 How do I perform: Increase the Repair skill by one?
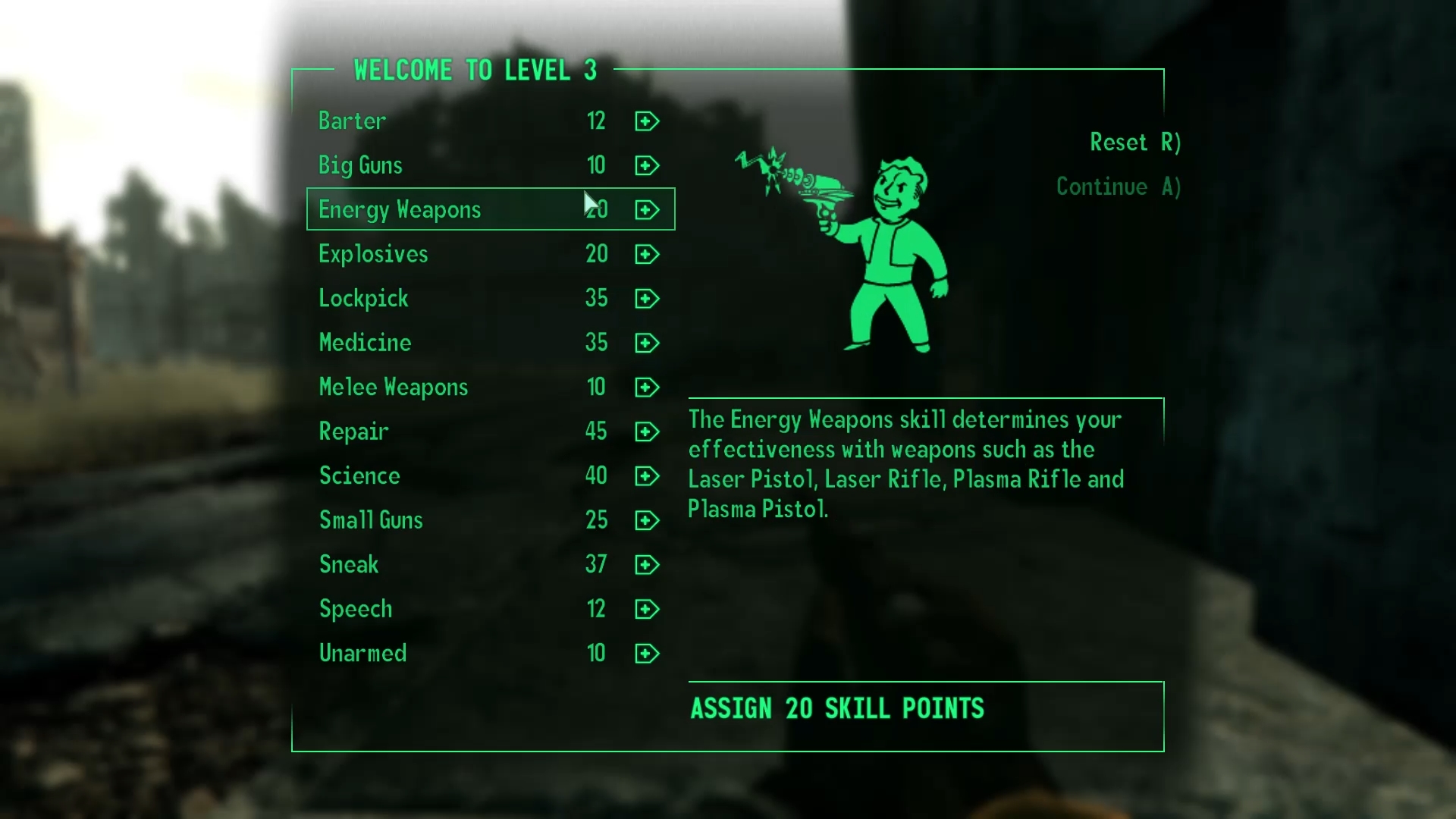click(647, 431)
